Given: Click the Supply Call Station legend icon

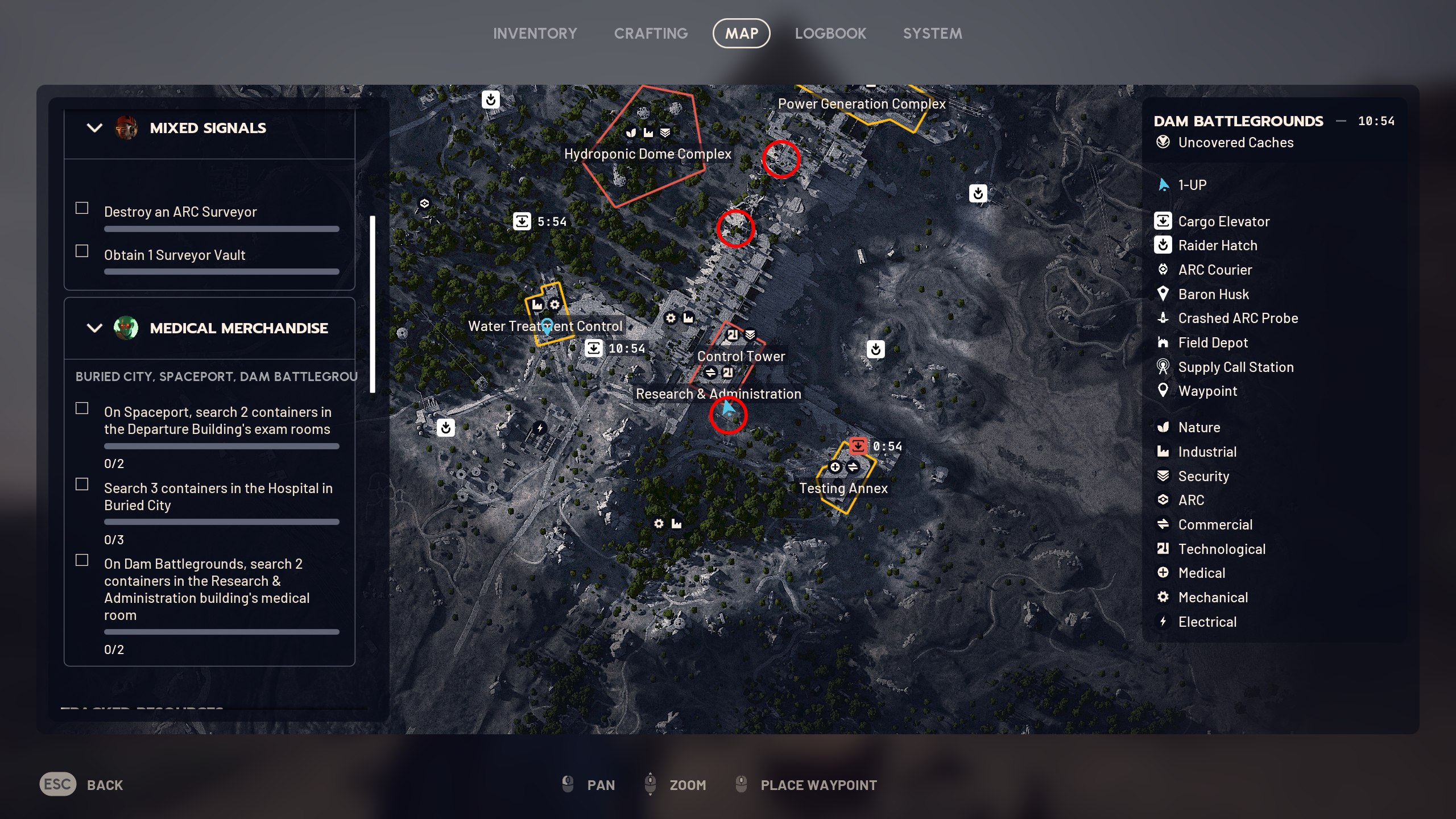Looking at the screenshot, I should pos(1163,367).
